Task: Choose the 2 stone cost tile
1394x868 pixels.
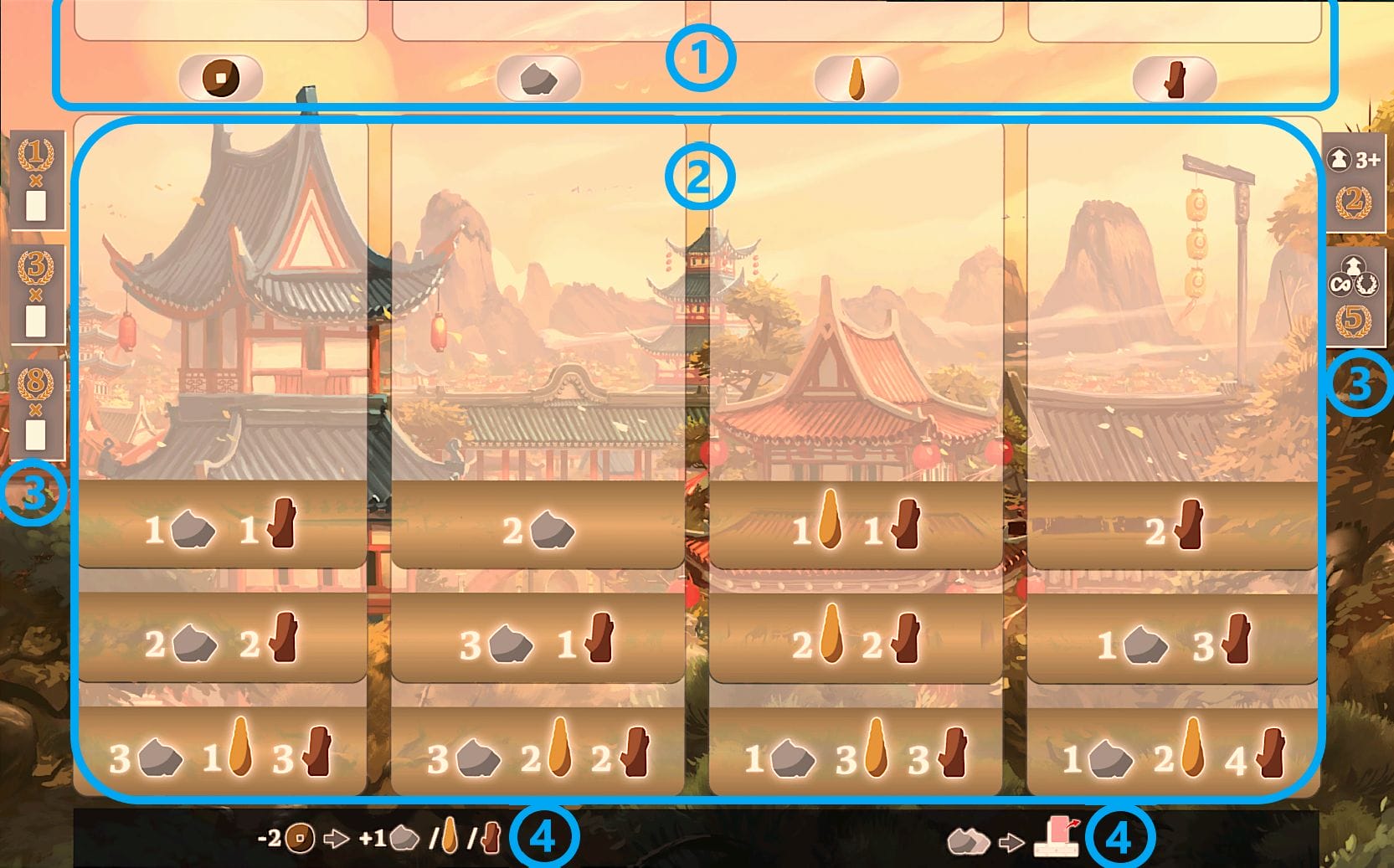Action: click(538, 529)
